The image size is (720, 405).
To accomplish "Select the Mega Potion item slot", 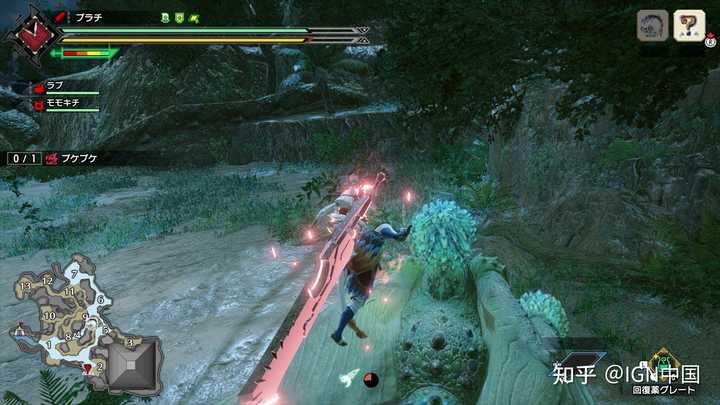I will [x=662, y=362].
